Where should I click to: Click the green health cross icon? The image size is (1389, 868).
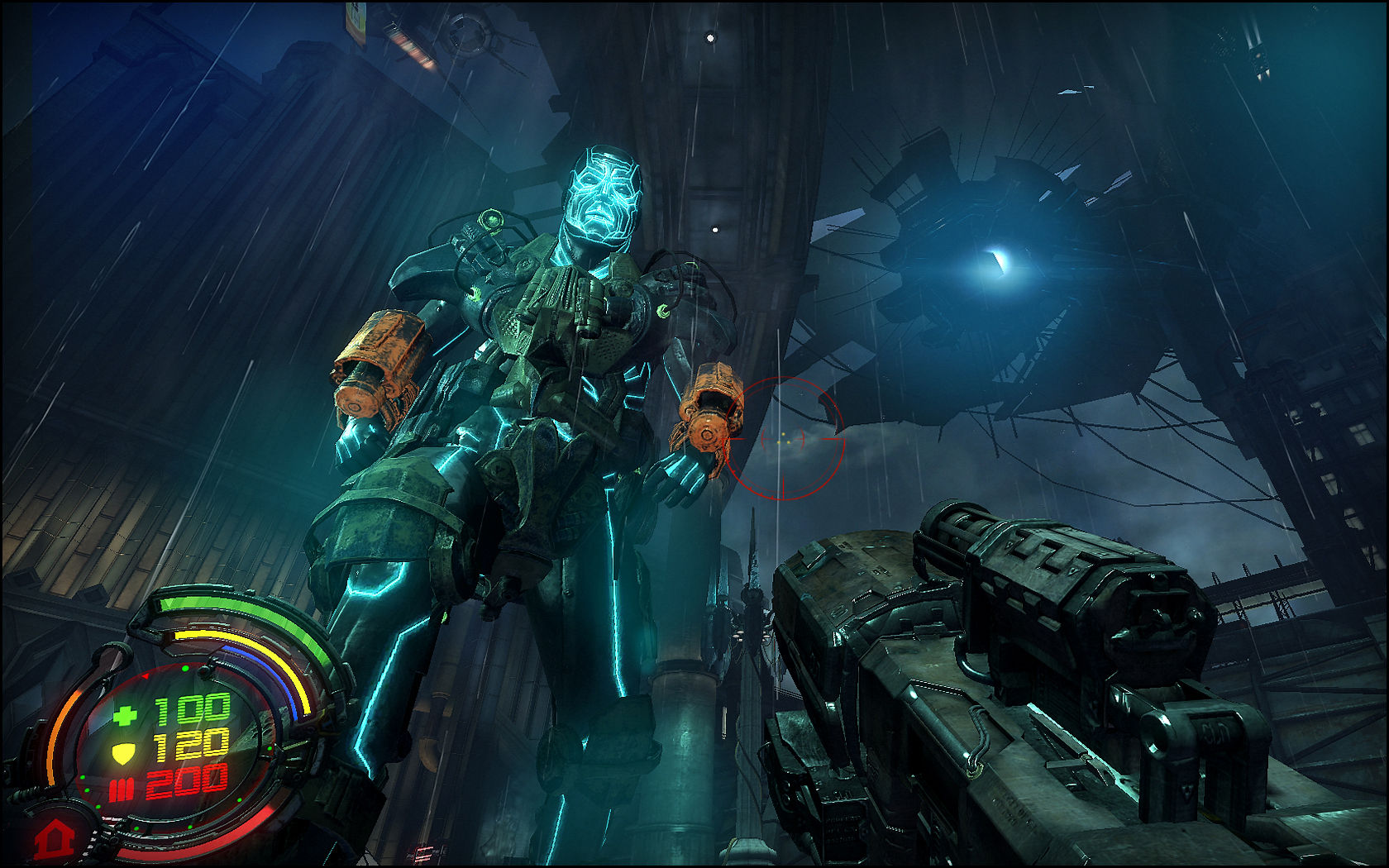pos(125,715)
